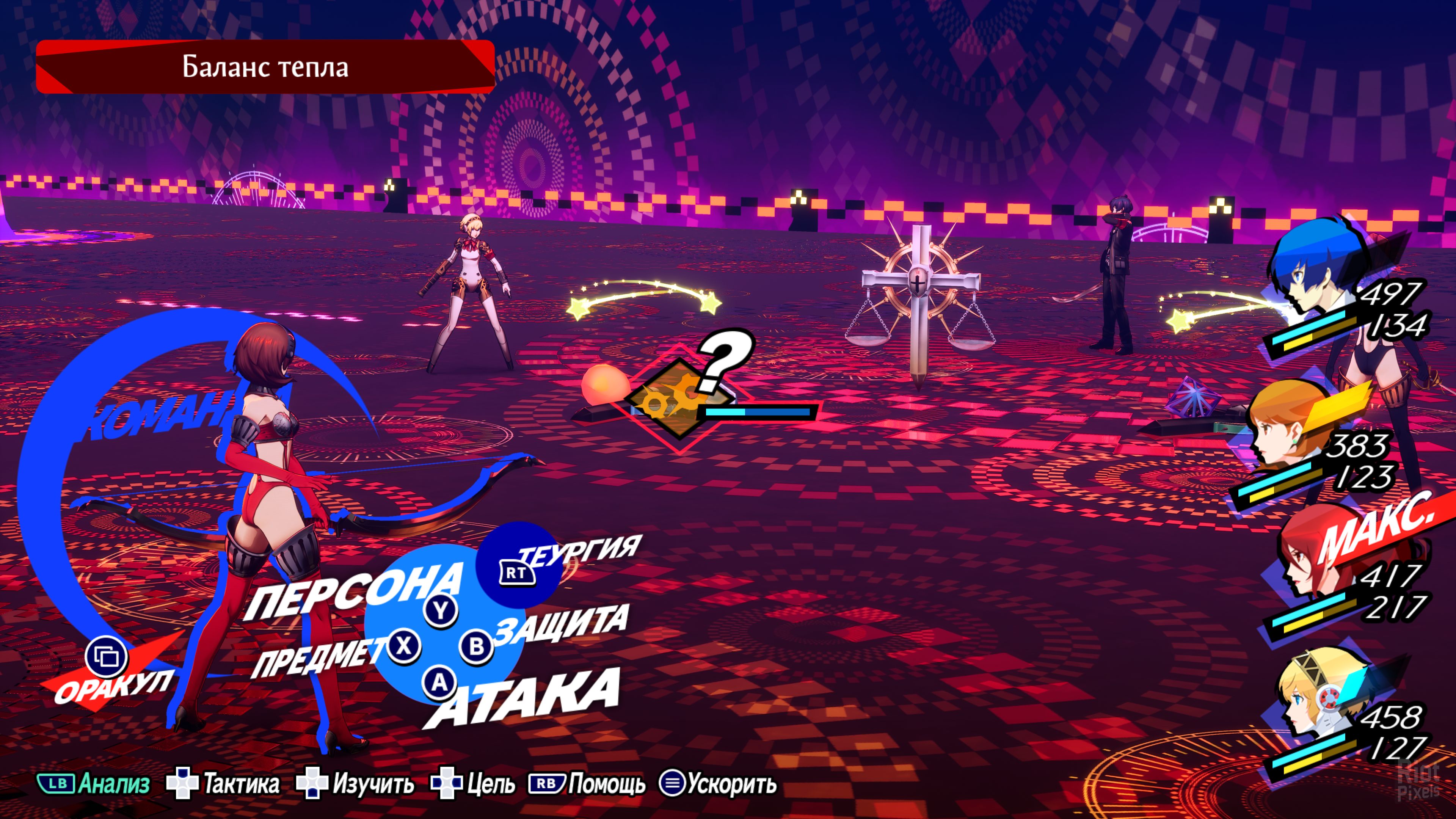The height and width of the screenshot is (819, 1456).
Task: Toggle the Ускорить speed-up option
Action: pyautogui.click(x=719, y=784)
